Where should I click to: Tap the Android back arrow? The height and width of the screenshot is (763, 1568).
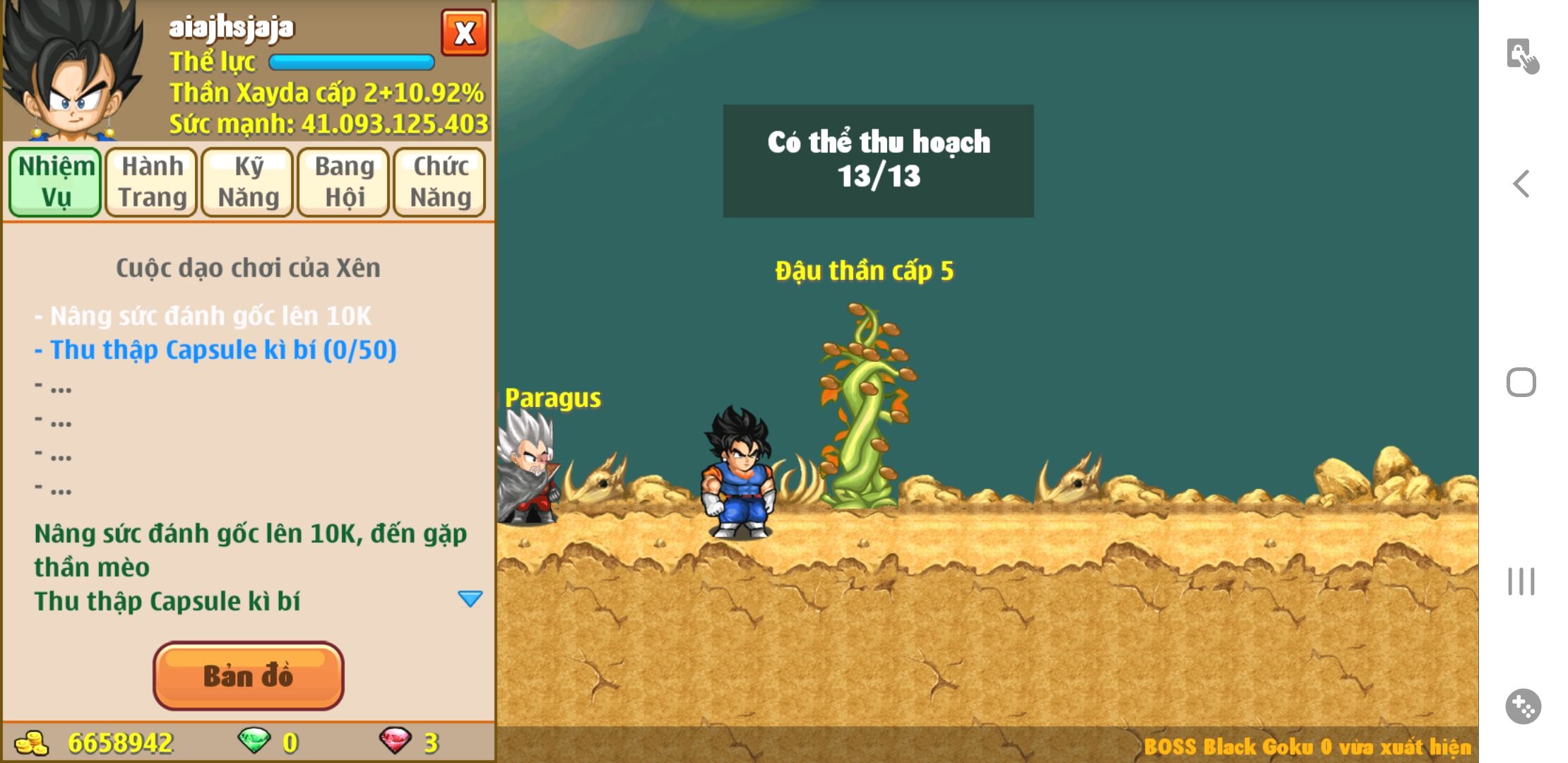(x=1521, y=184)
